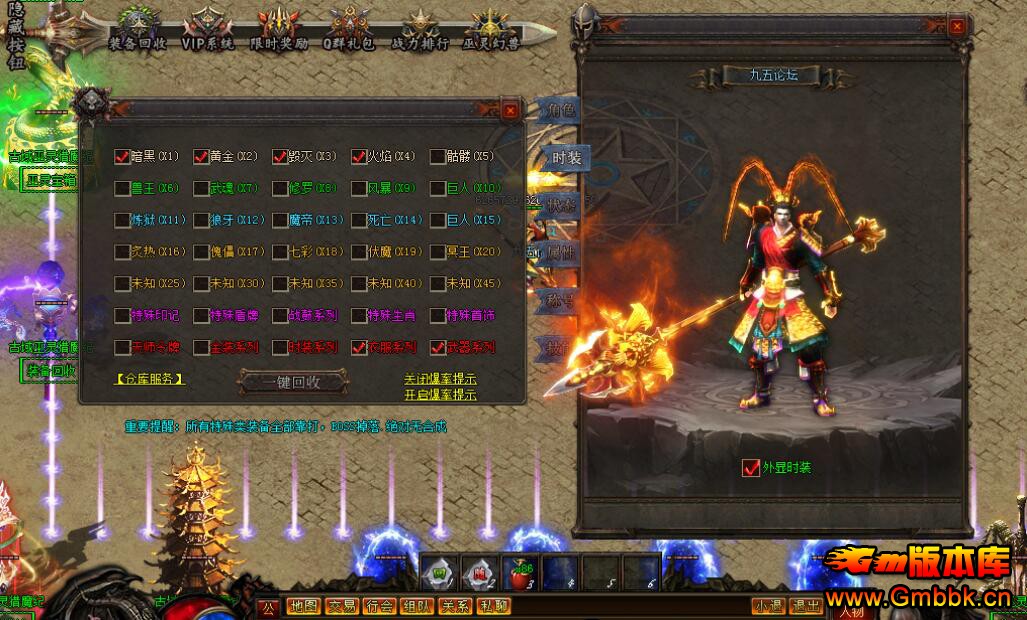
Task: Select 关闭爆率提示 link
Action: click(x=440, y=379)
